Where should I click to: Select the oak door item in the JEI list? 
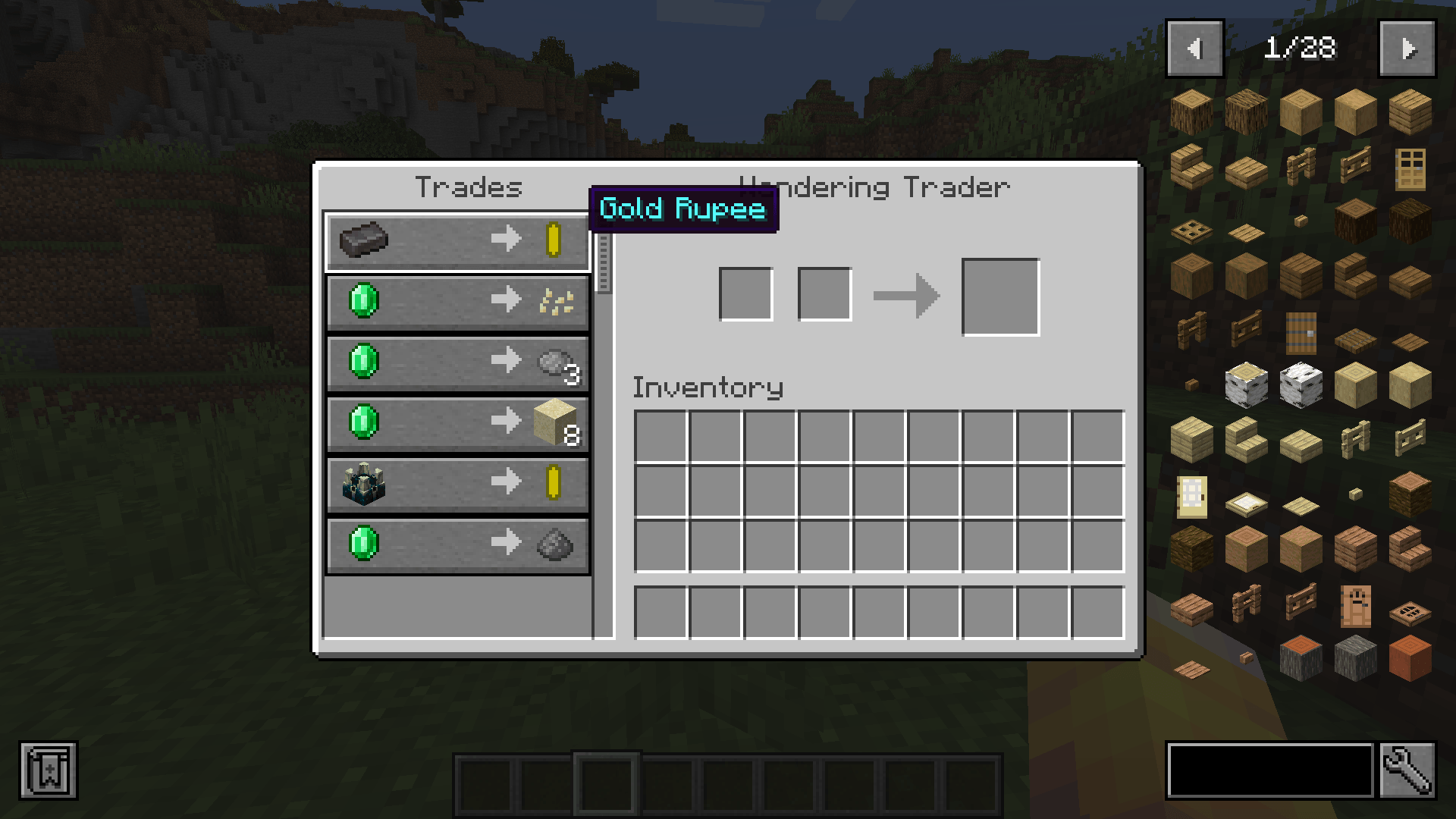tap(1410, 168)
